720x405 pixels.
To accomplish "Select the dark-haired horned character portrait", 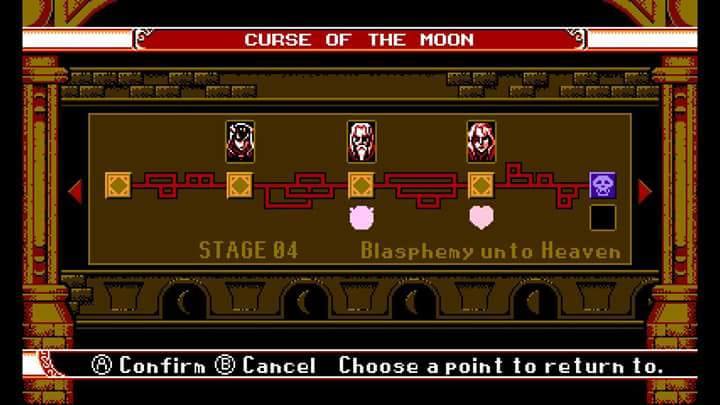I will click(x=239, y=142).
